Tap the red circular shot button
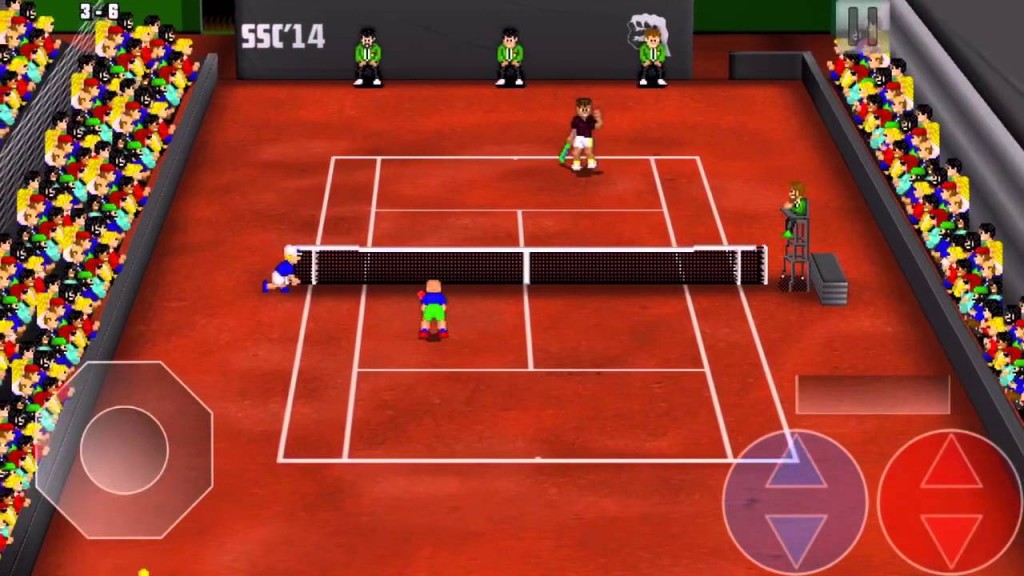Viewport: 1024px width, 576px height. pyautogui.click(x=949, y=502)
